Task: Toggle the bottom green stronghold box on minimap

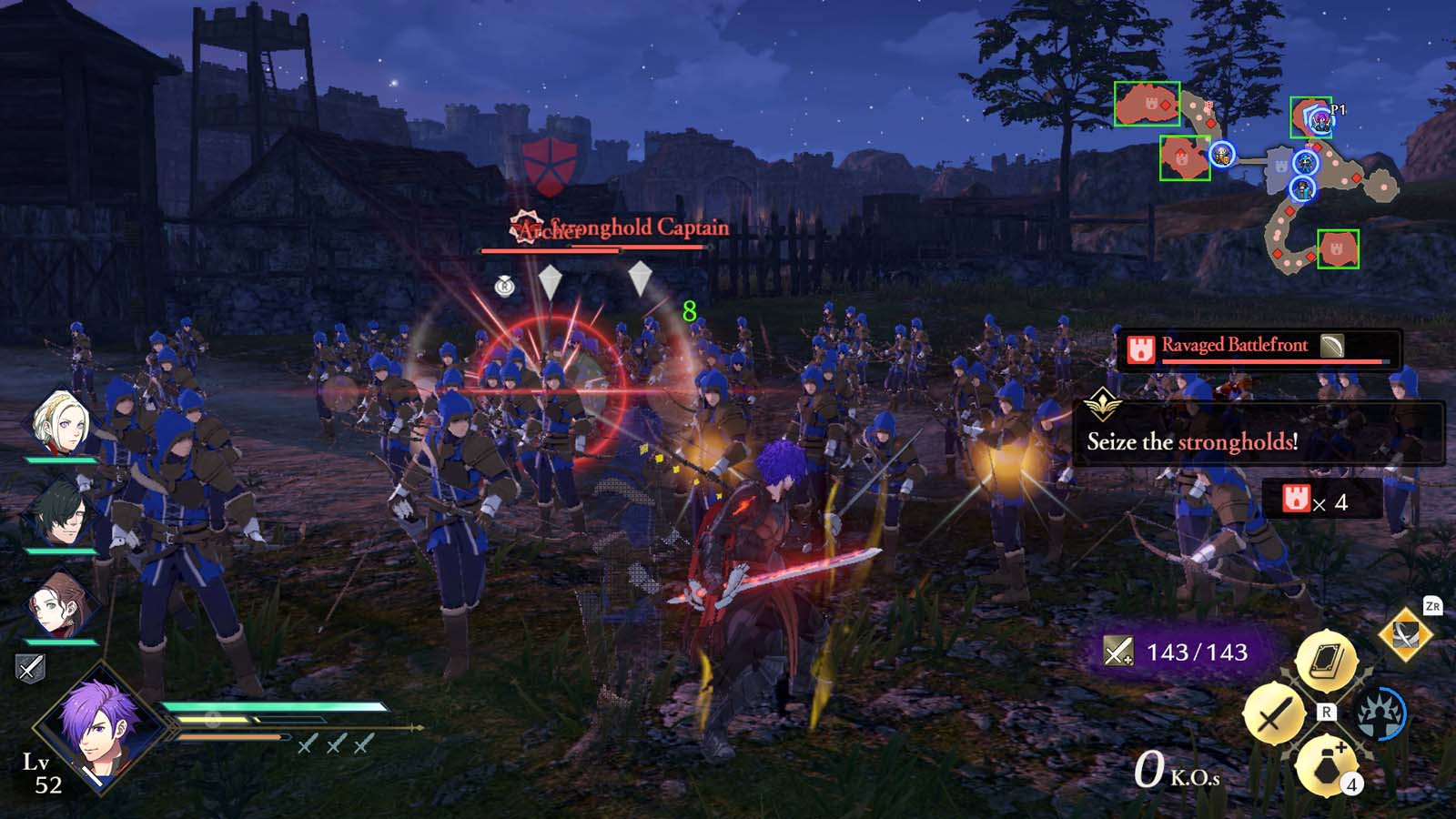Action: (1336, 251)
